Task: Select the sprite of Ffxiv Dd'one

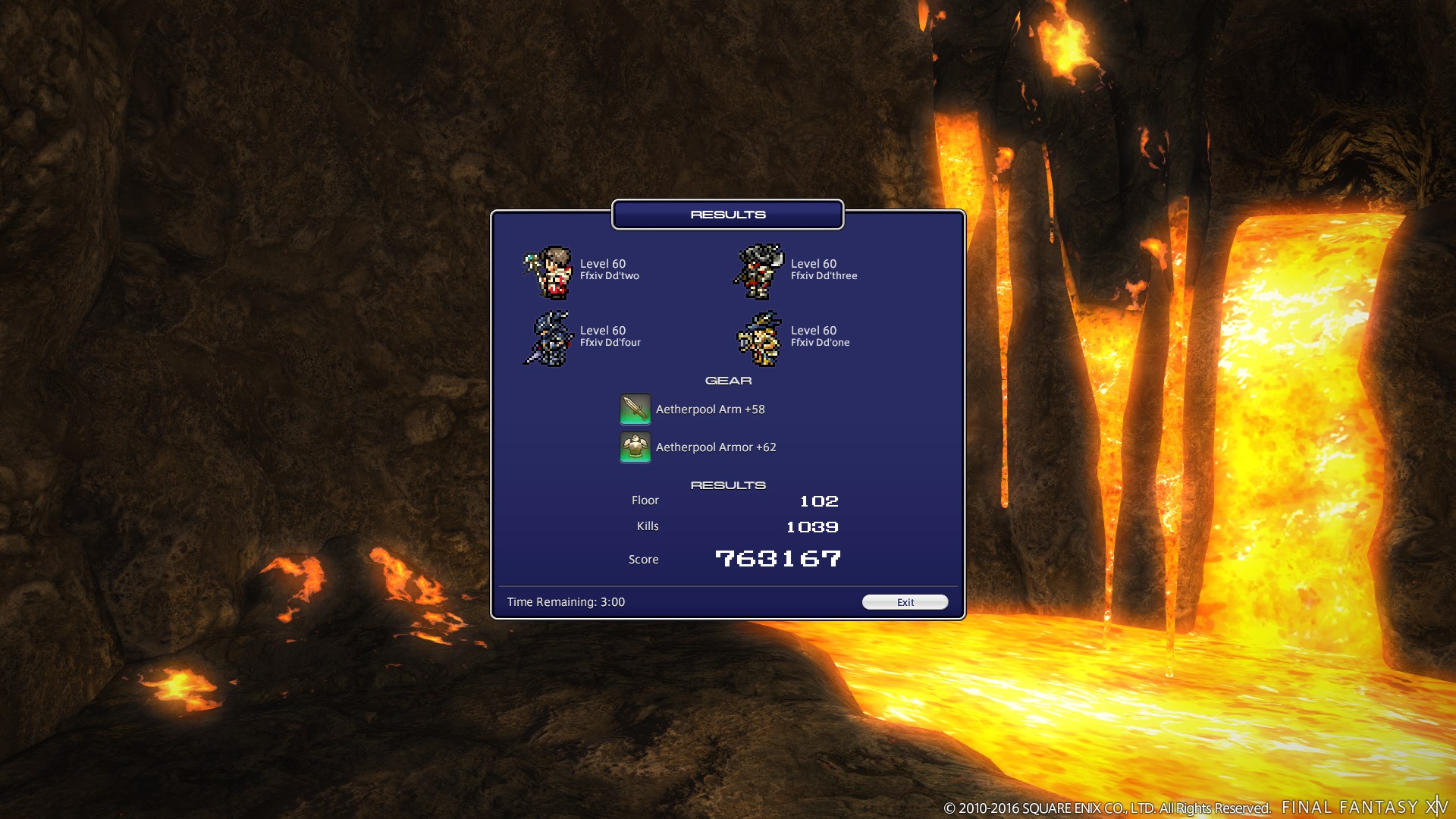Action: (758, 340)
